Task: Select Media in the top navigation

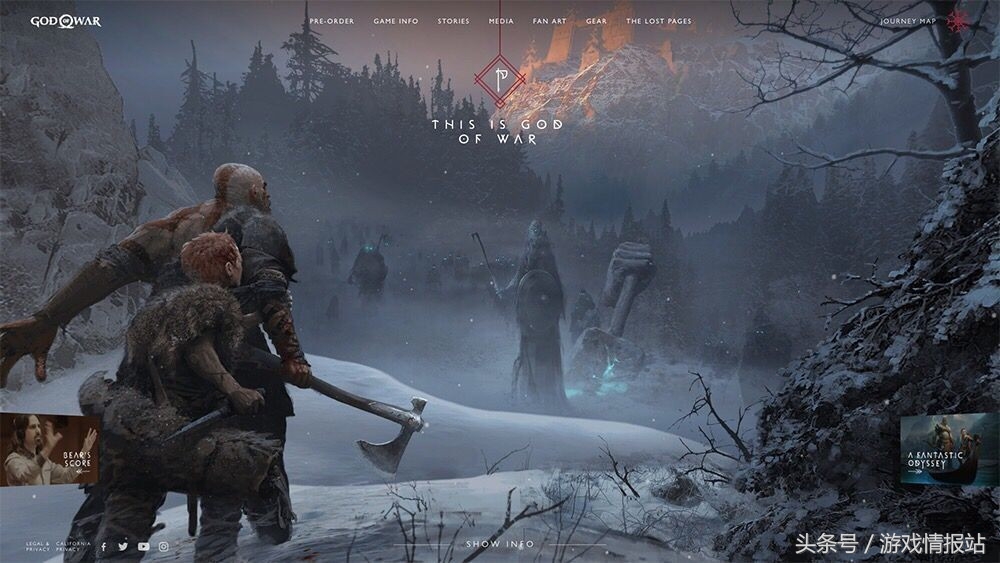Action: pos(501,21)
